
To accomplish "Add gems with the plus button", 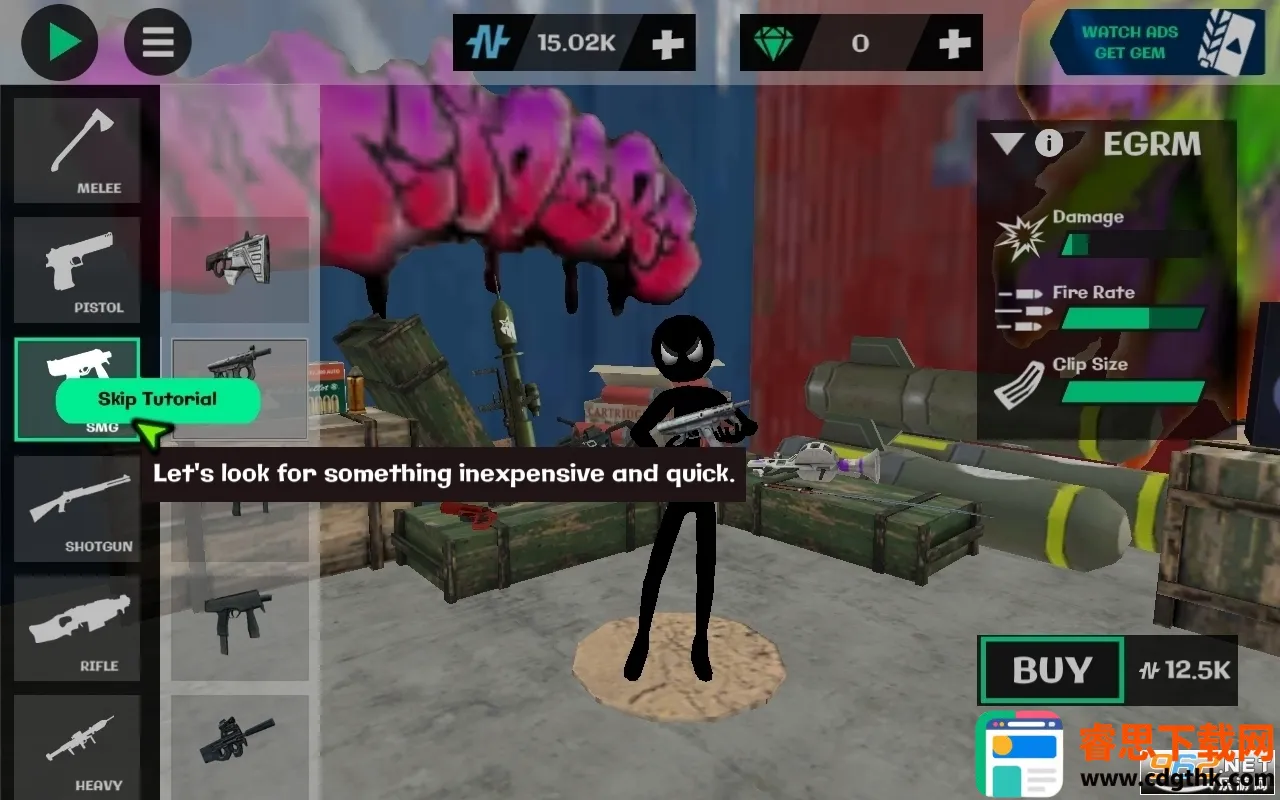I will (x=955, y=43).
